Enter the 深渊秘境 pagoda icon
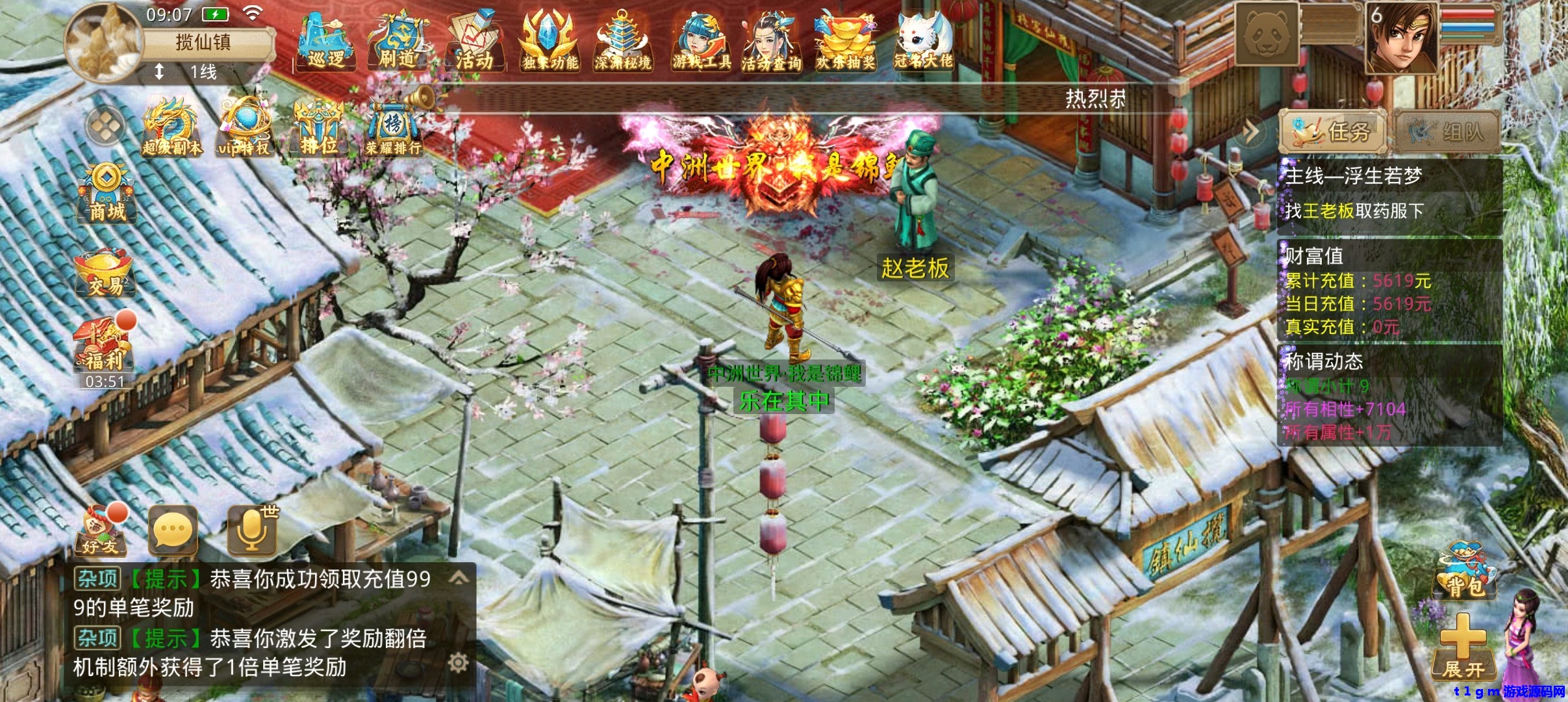The width and height of the screenshot is (1568, 702). tap(622, 40)
